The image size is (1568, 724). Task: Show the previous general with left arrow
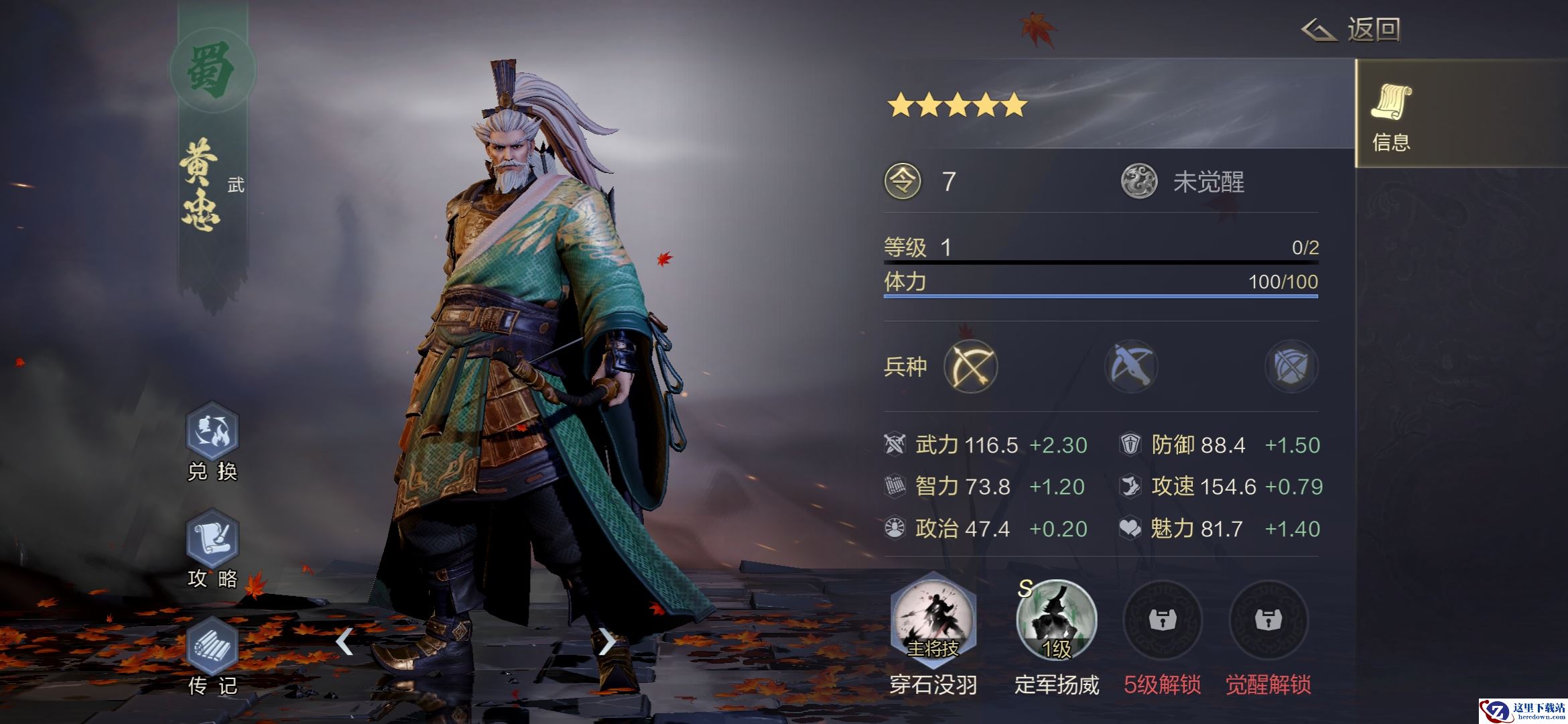tap(344, 642)
